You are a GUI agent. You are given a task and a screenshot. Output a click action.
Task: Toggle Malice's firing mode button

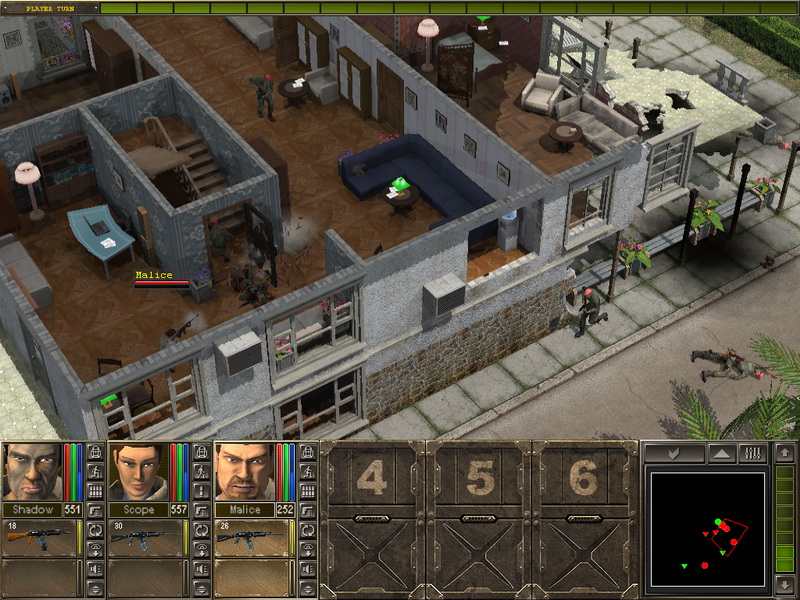[x=308, y=492]
